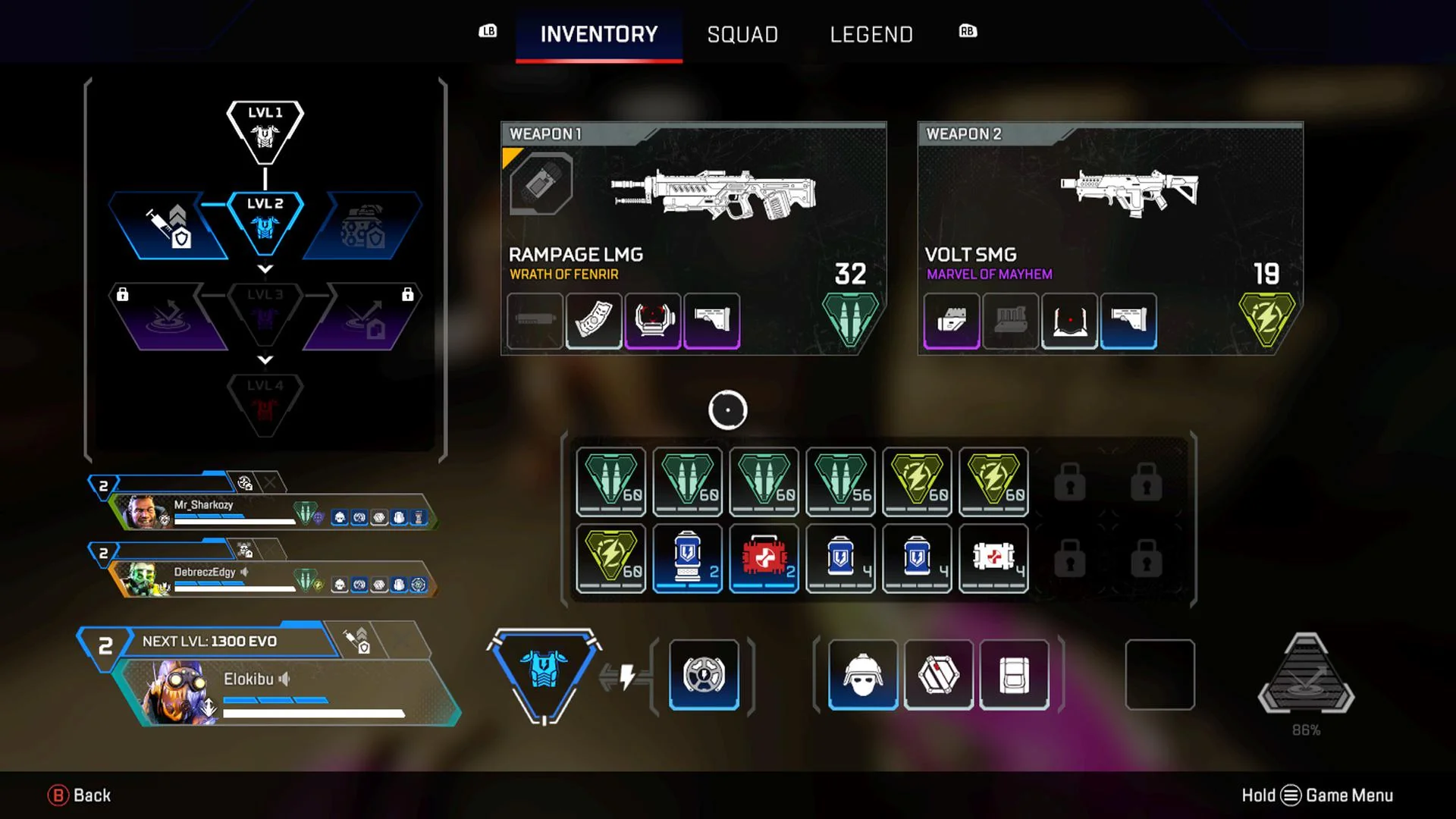The image size is (1456, 819).
Task: Select the Rampage LMG extended magazine attachment
Action: (x=595, y=320)
